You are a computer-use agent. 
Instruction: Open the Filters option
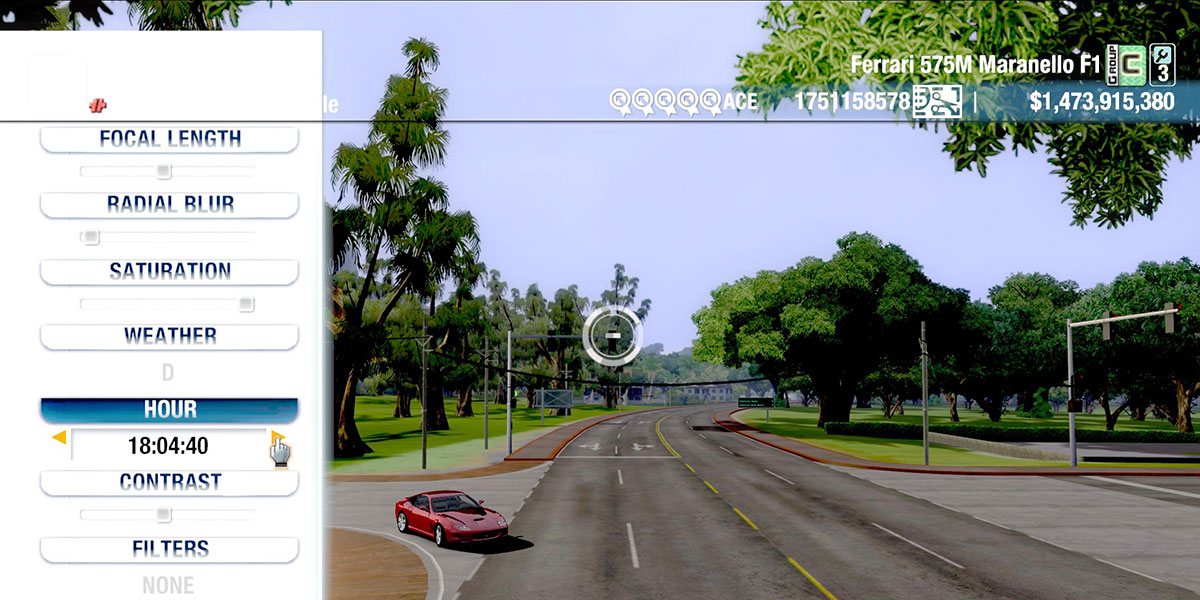pos(169,549)
